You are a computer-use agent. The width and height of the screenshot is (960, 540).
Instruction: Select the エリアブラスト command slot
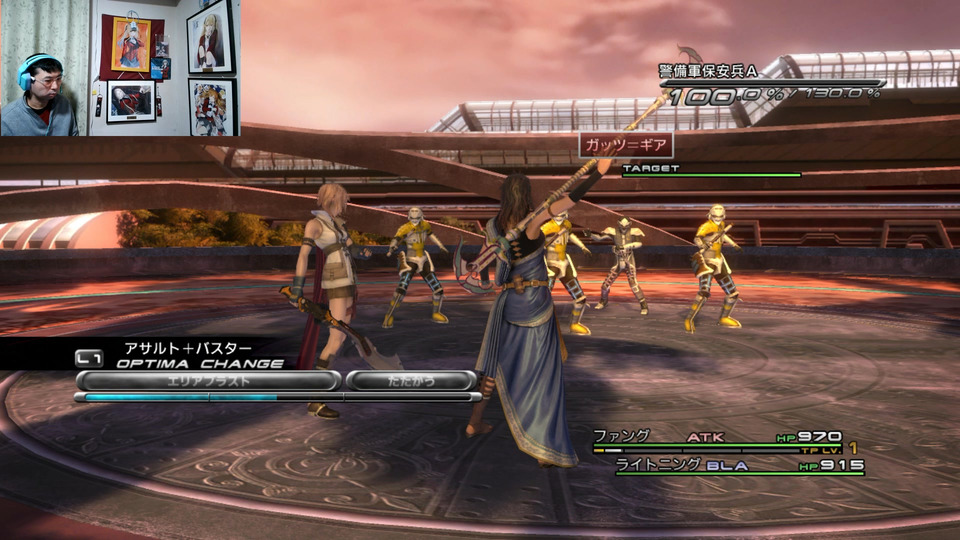tap(208, 381)
